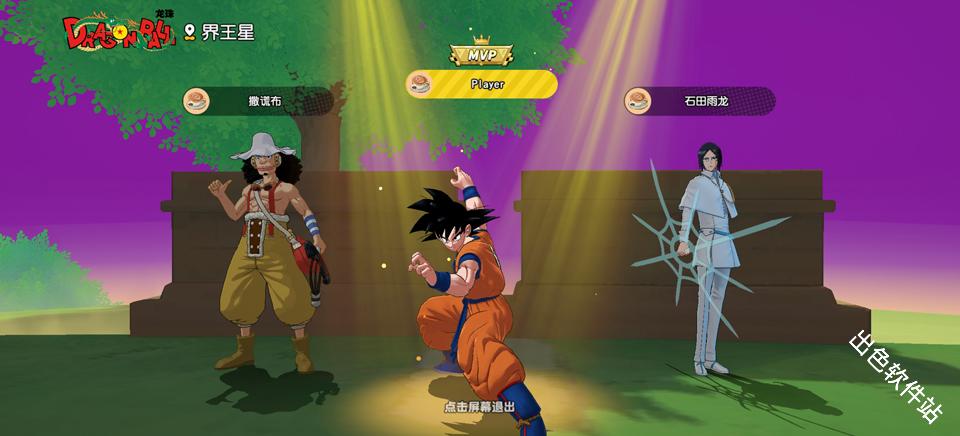Choose the 石田雨龙 player nameplate

(699, 101)
